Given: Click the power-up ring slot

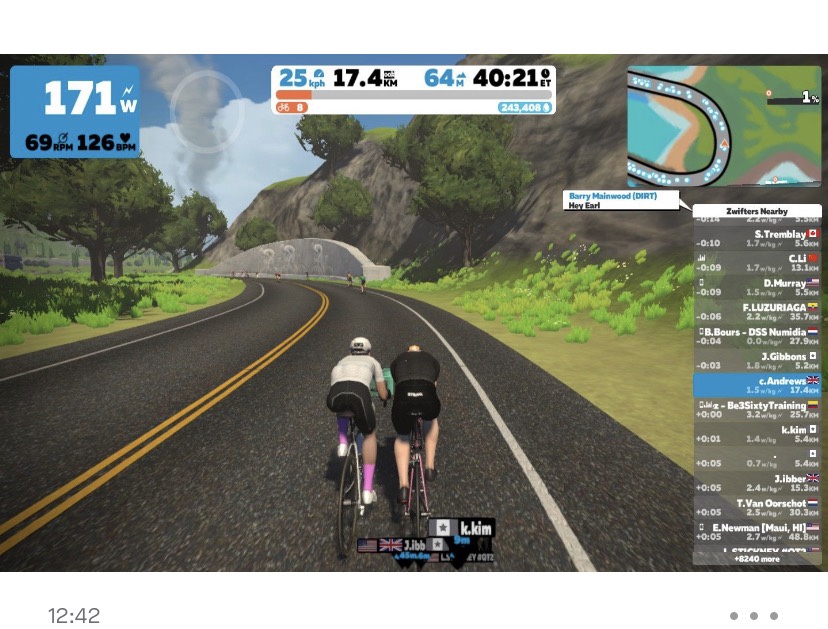Looking at the screenshot, I should click(x=206, y=110).
